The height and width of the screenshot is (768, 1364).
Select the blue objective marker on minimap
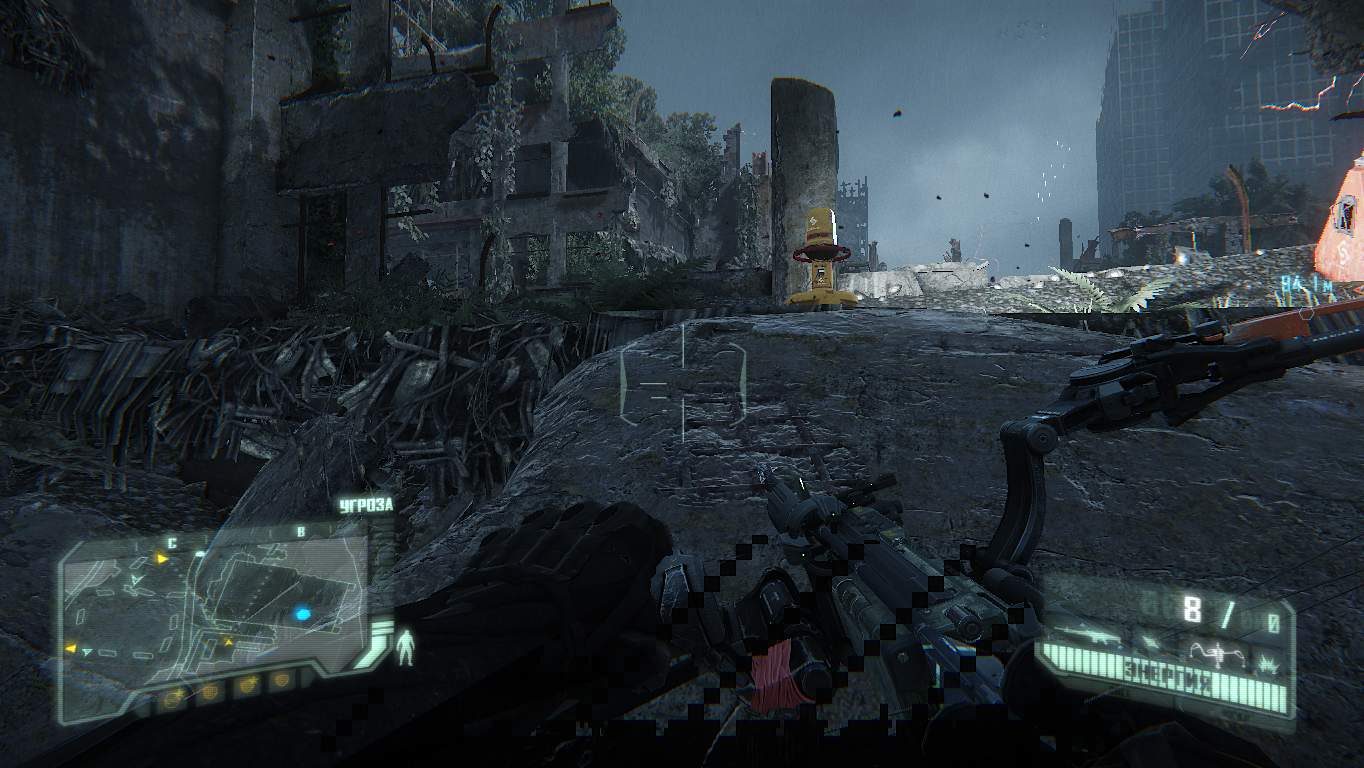coord(302,614)
